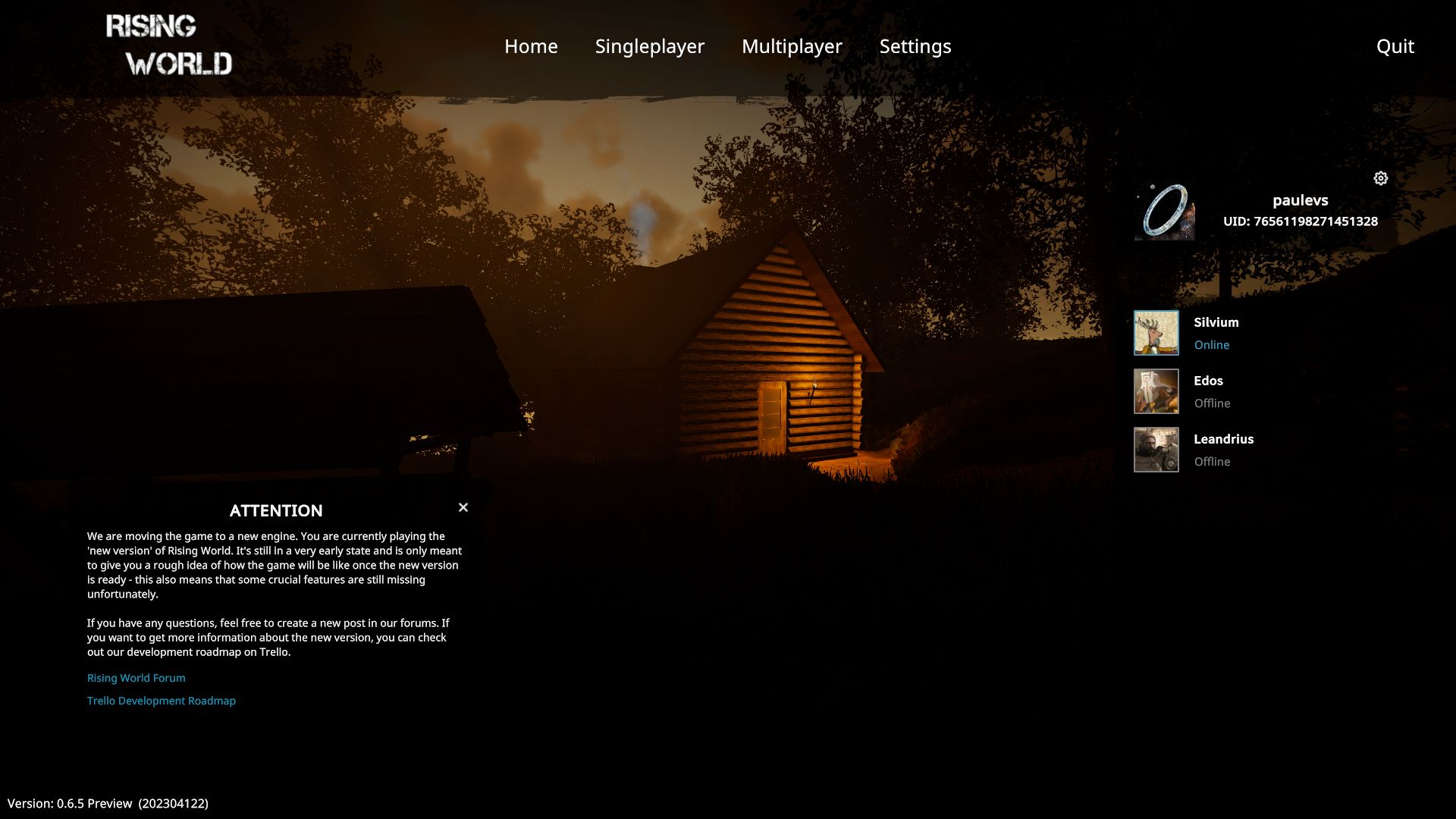The width and height of the screenshot is (1456, 819).
Task: Click the Rising World logo
Action: click(169, 45)
